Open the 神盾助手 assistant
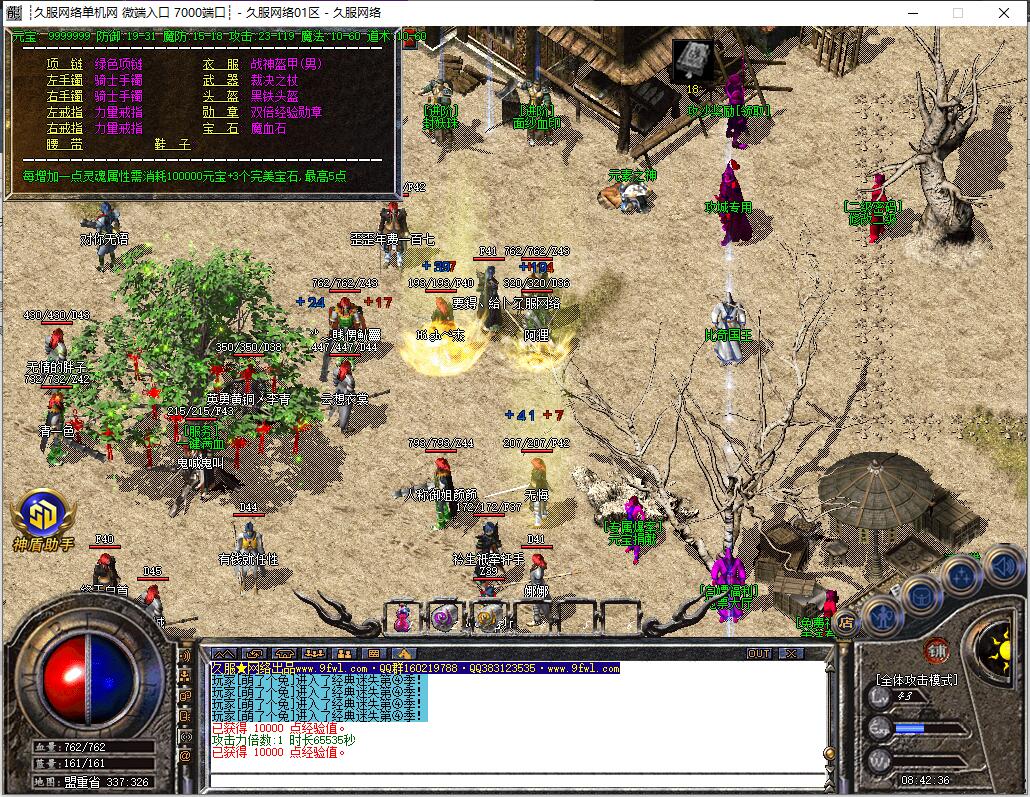The width and height of the screenshot is (1030, 797). tap(43, 522)
